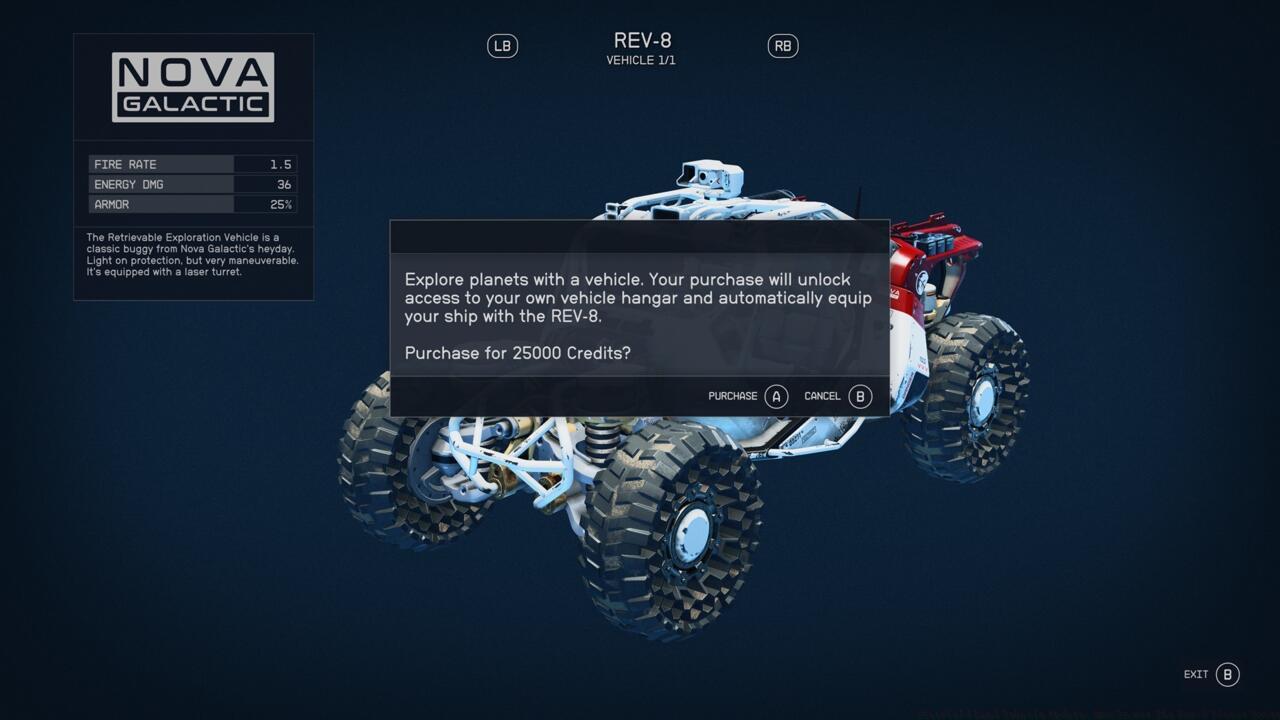Click the purchase confirmation message text
1280x720 pixels.
tap(638, 298)
